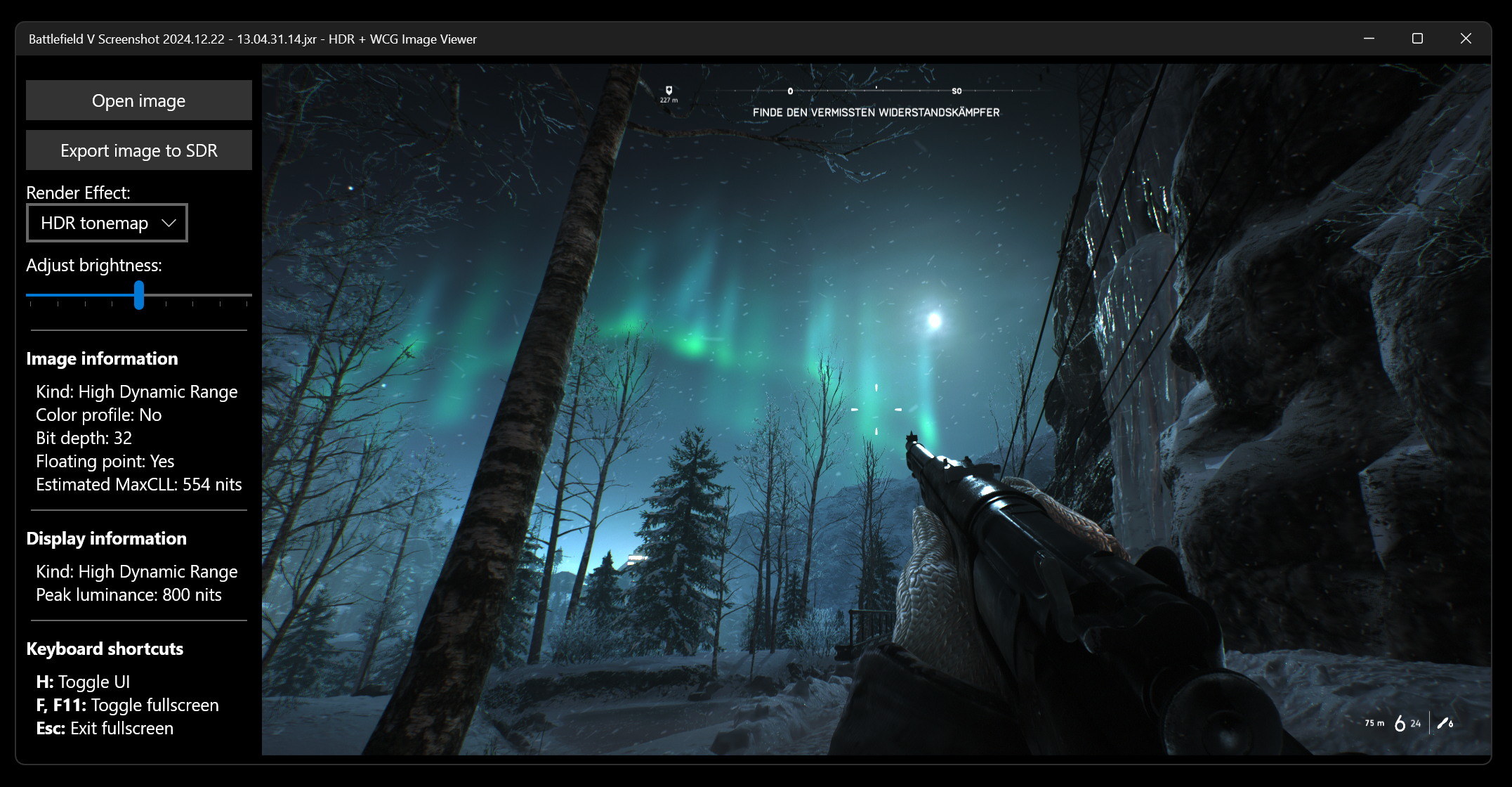Click Export image to SDR
1512x787 pixels.
[x=138, y=150]
